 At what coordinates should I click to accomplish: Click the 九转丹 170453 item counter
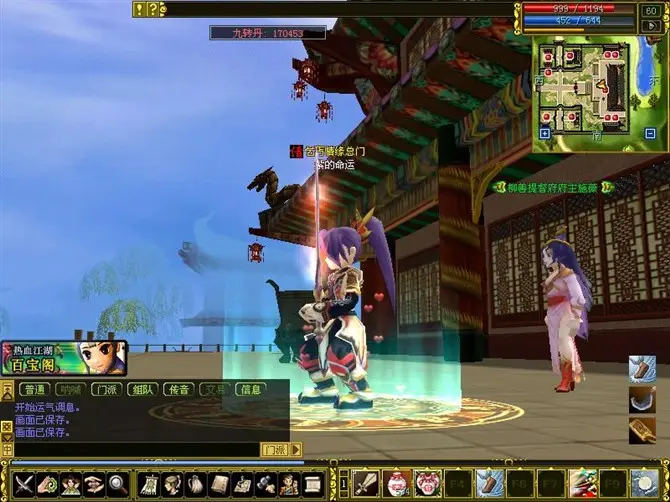[x=267, y=33]
